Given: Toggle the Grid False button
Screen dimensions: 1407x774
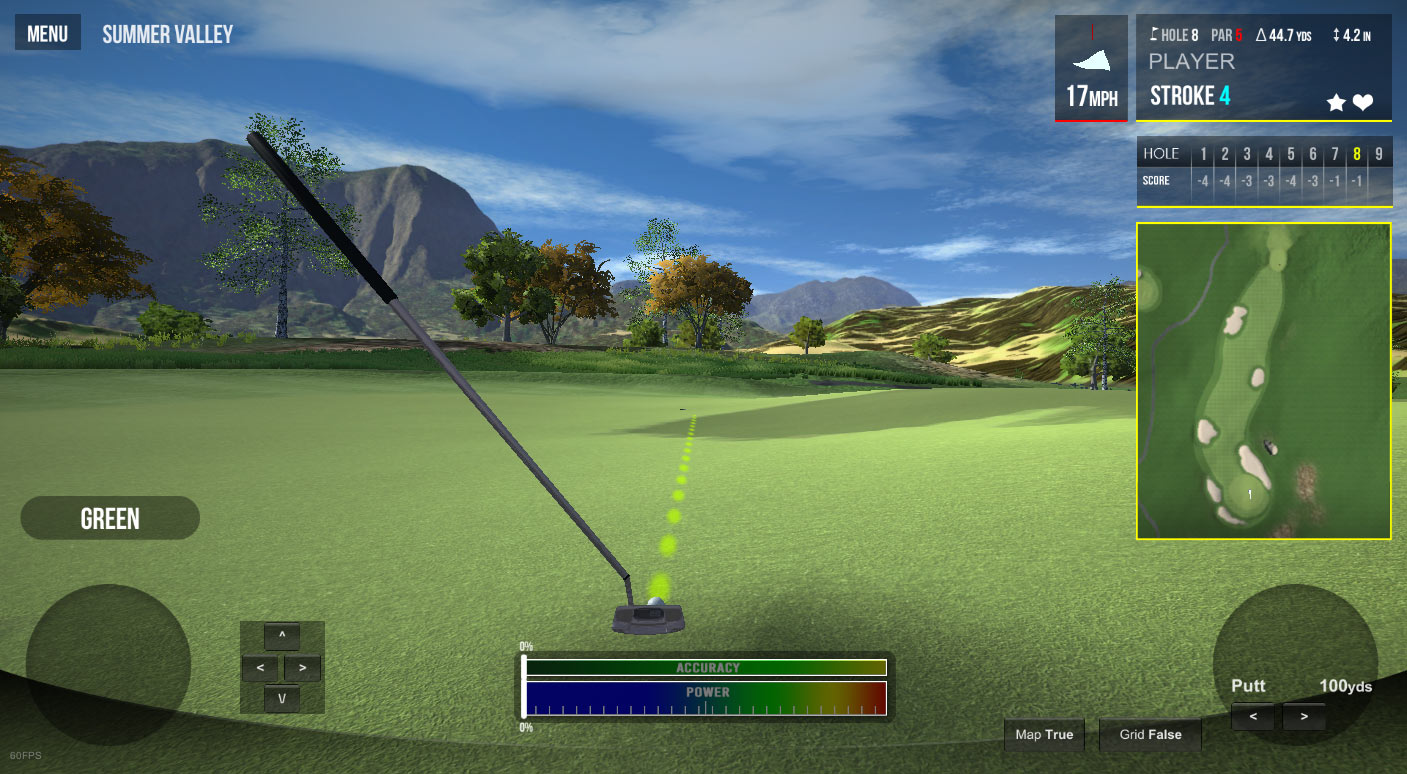Looking at the screenshot, I should [x=1150, y=735].
